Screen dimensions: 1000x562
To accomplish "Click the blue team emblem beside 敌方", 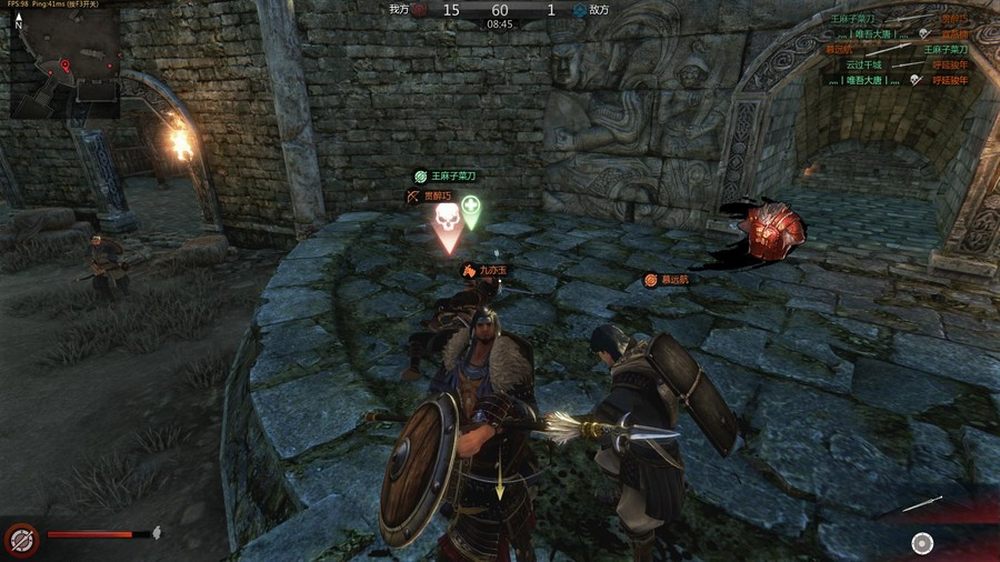I will click(x=579, y=10).
